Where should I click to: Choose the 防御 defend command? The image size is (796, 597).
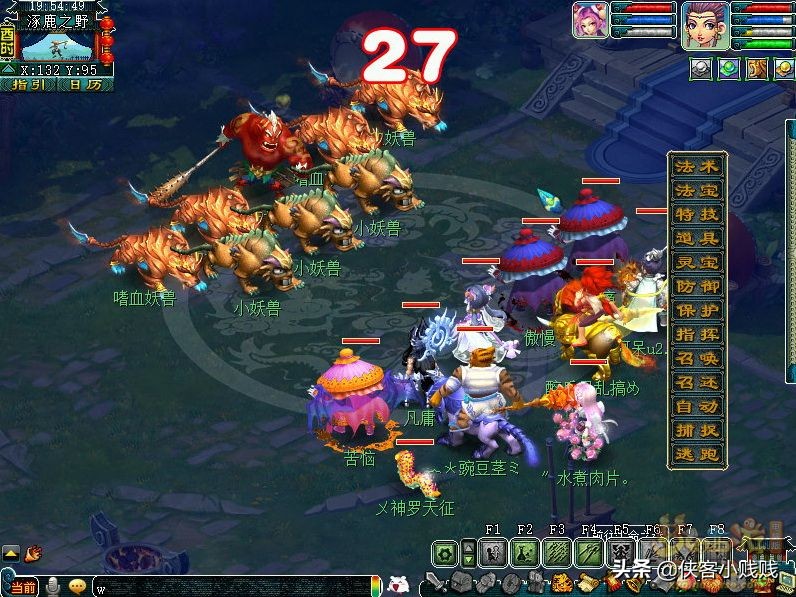697,287
